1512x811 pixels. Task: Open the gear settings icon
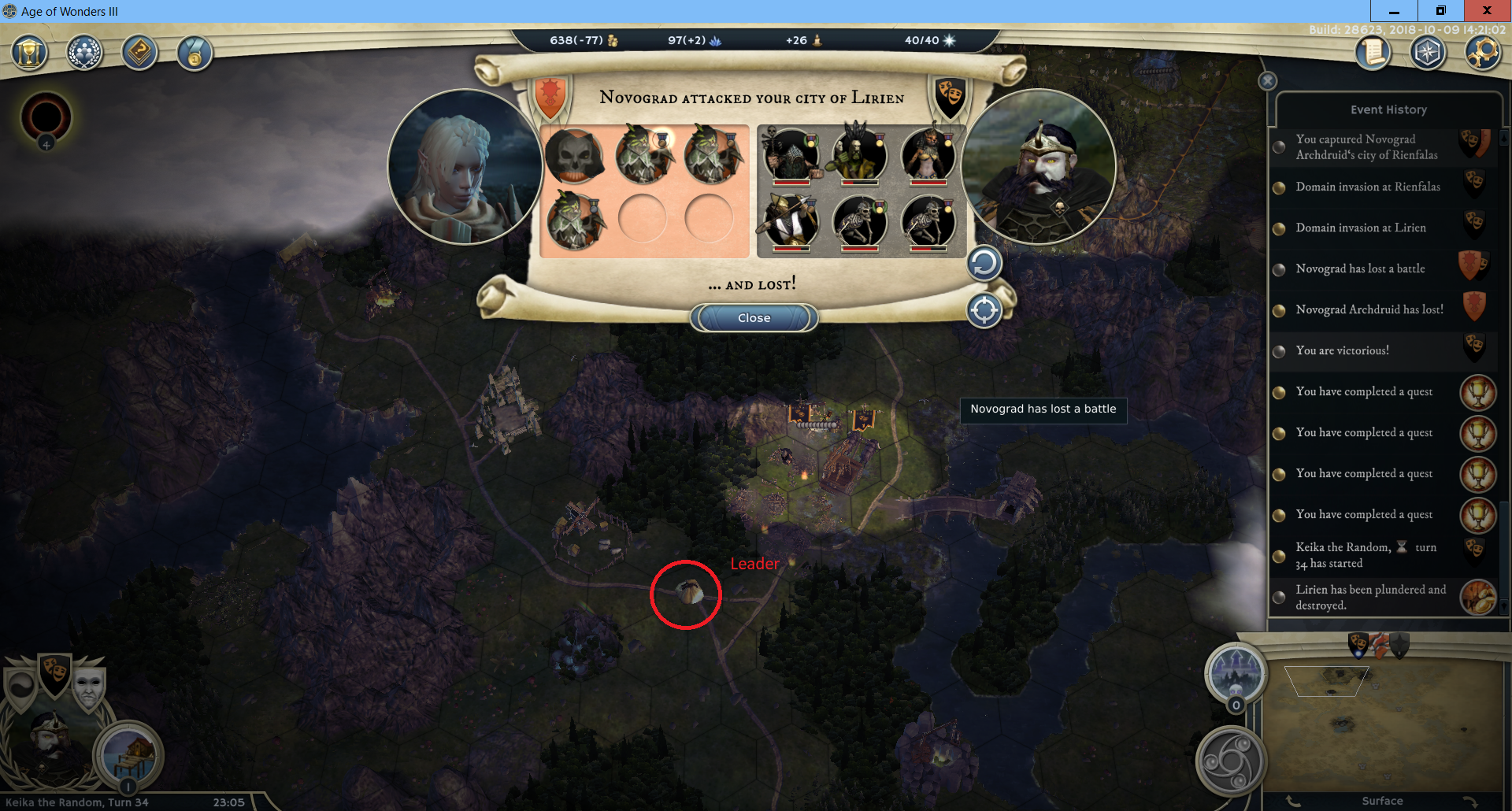pos(1483,54)
